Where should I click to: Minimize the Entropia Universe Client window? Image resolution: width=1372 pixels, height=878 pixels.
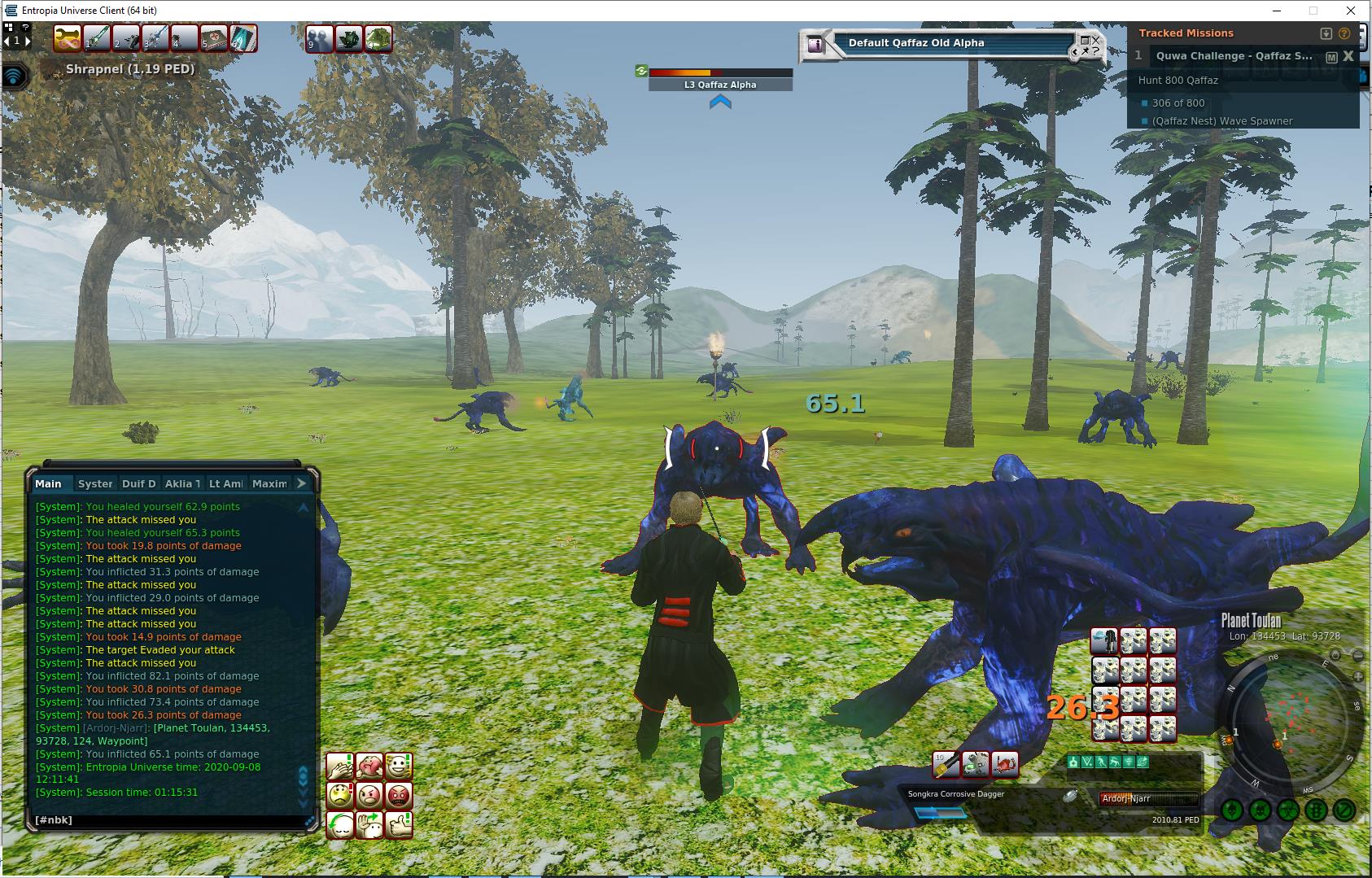coord(1275,11)
